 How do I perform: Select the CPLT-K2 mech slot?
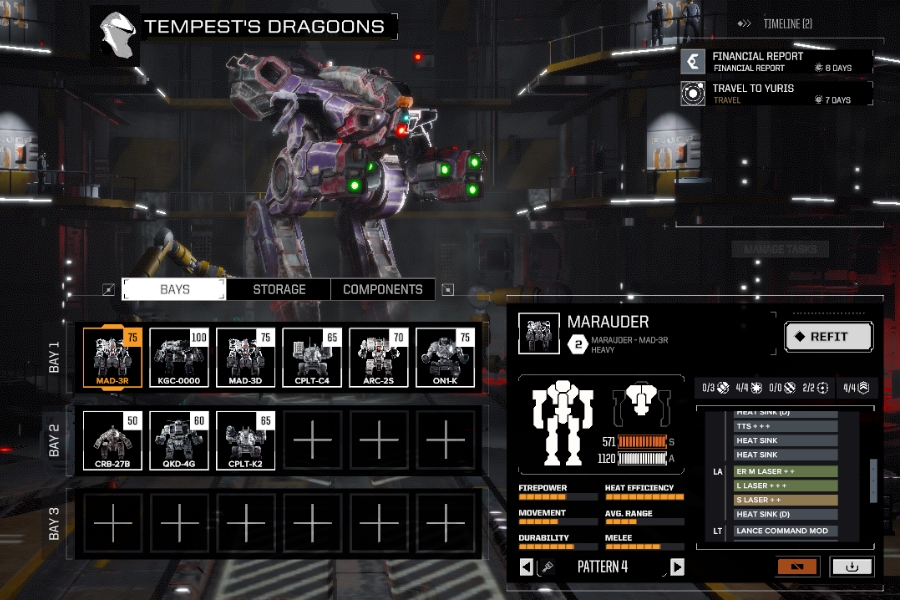coord(246,441)
